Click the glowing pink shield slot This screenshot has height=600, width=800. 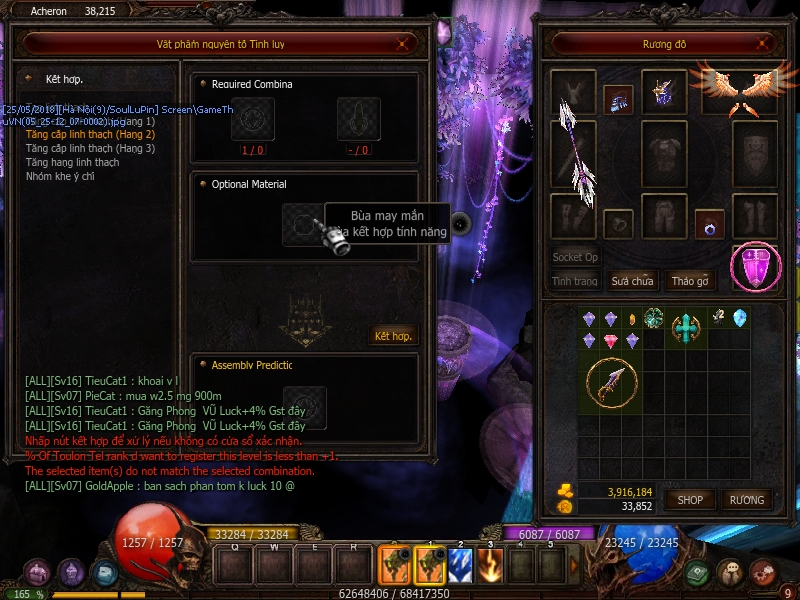[756, 266]
